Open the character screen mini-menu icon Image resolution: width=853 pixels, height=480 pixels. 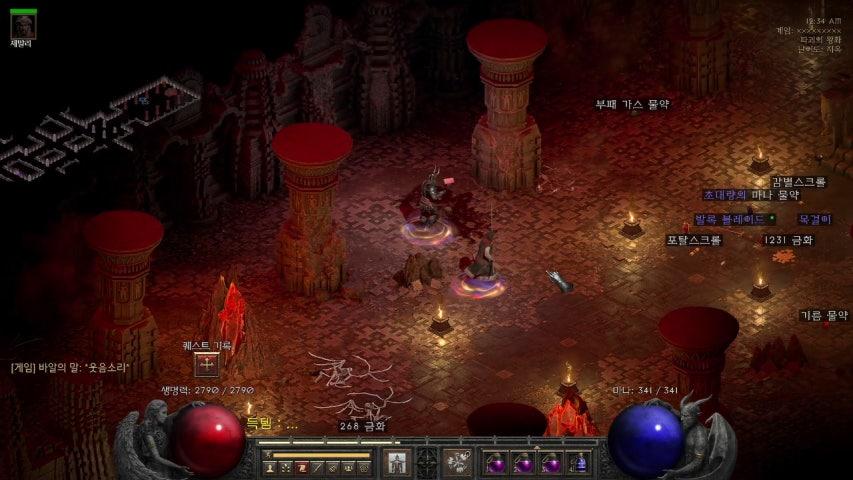click(x=270, y=467)
